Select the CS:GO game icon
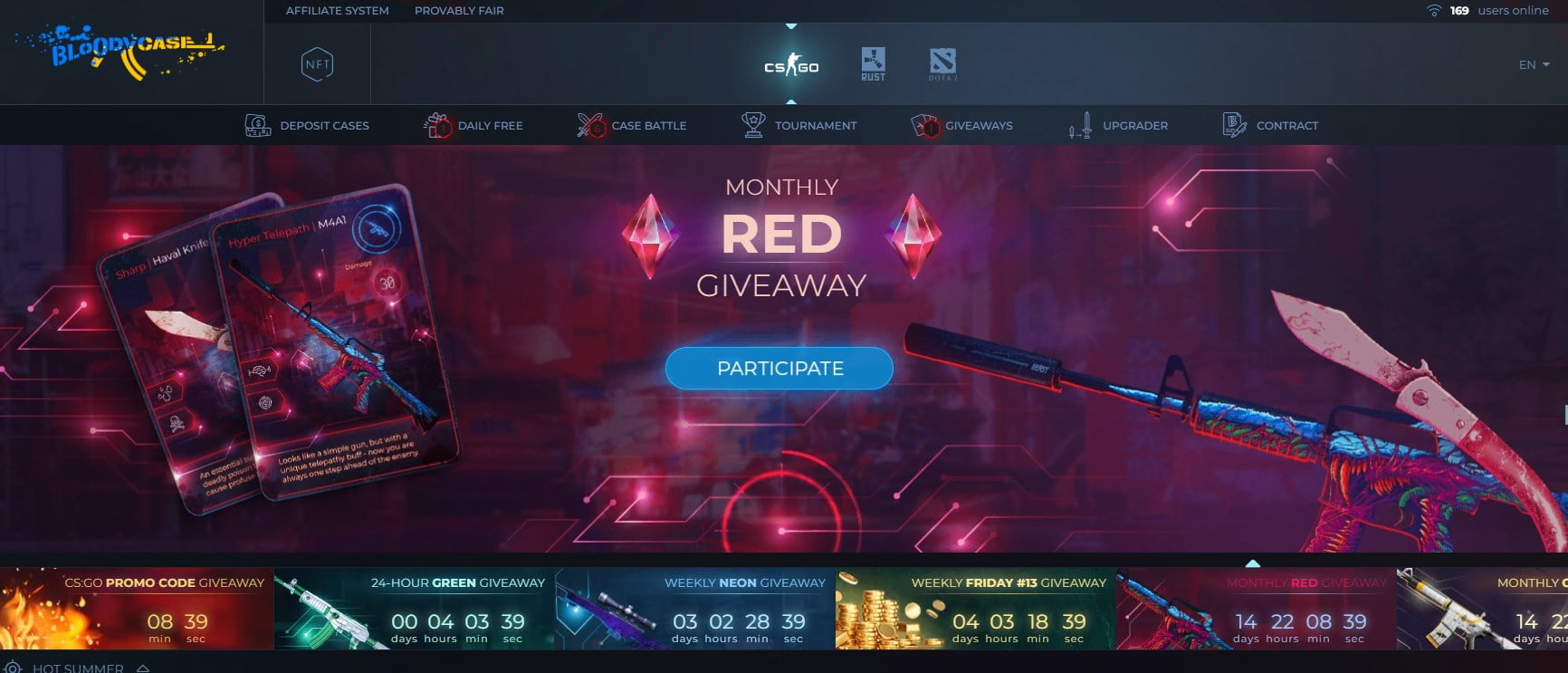 point(791,63)
